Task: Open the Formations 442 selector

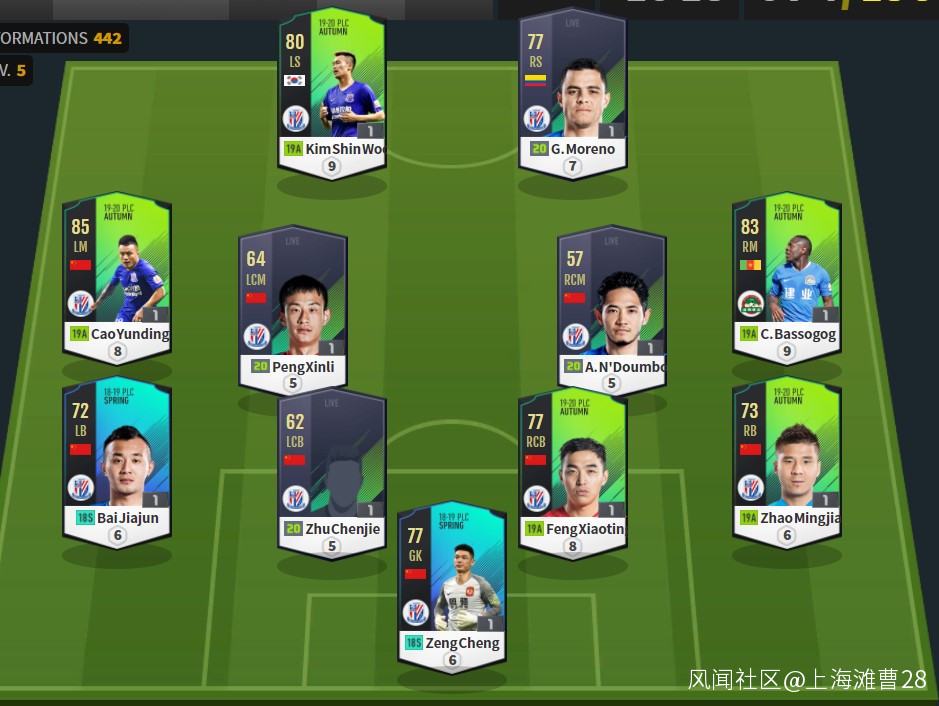Action: point(62,38)
